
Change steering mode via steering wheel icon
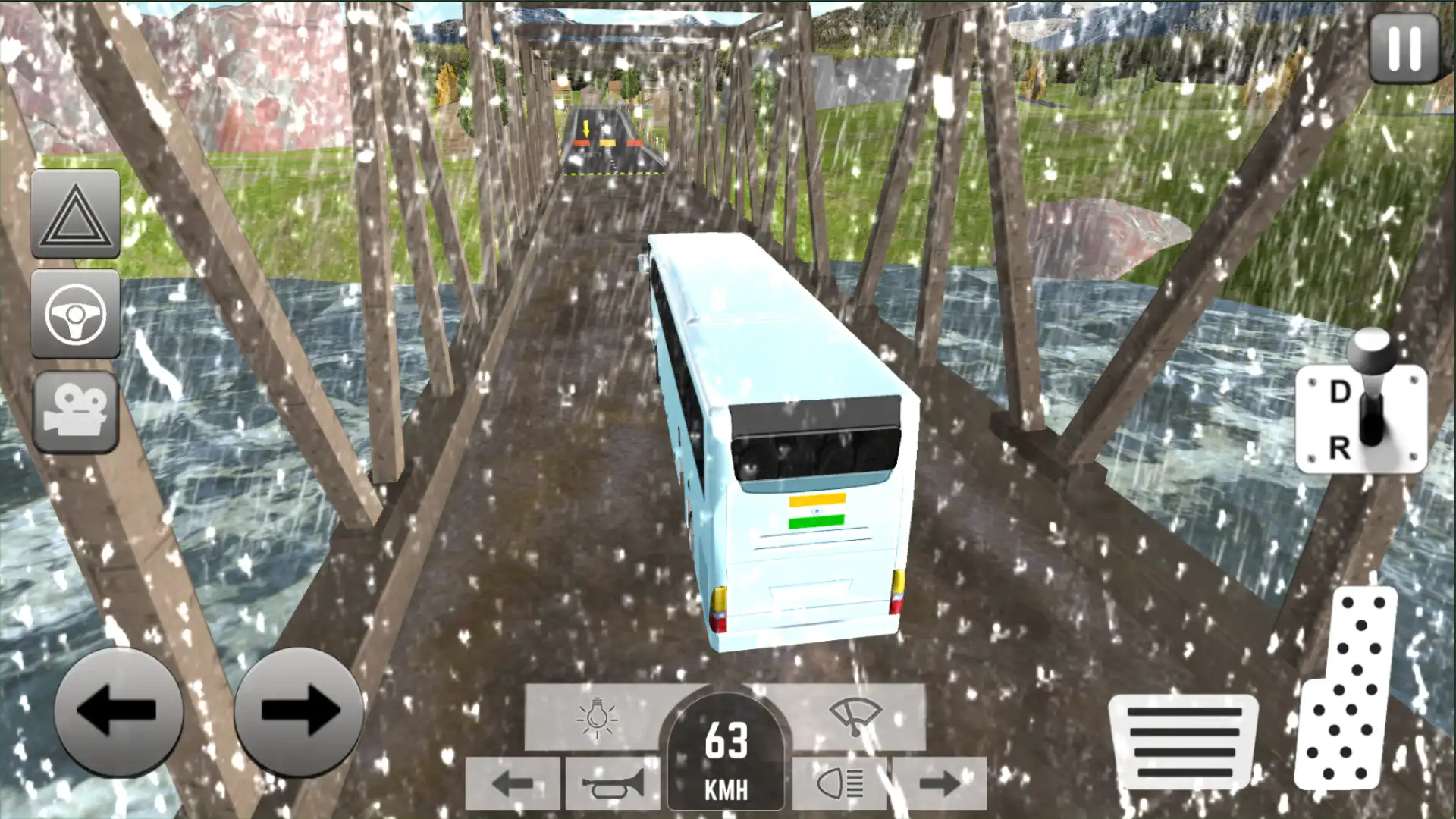coord(75,315)
